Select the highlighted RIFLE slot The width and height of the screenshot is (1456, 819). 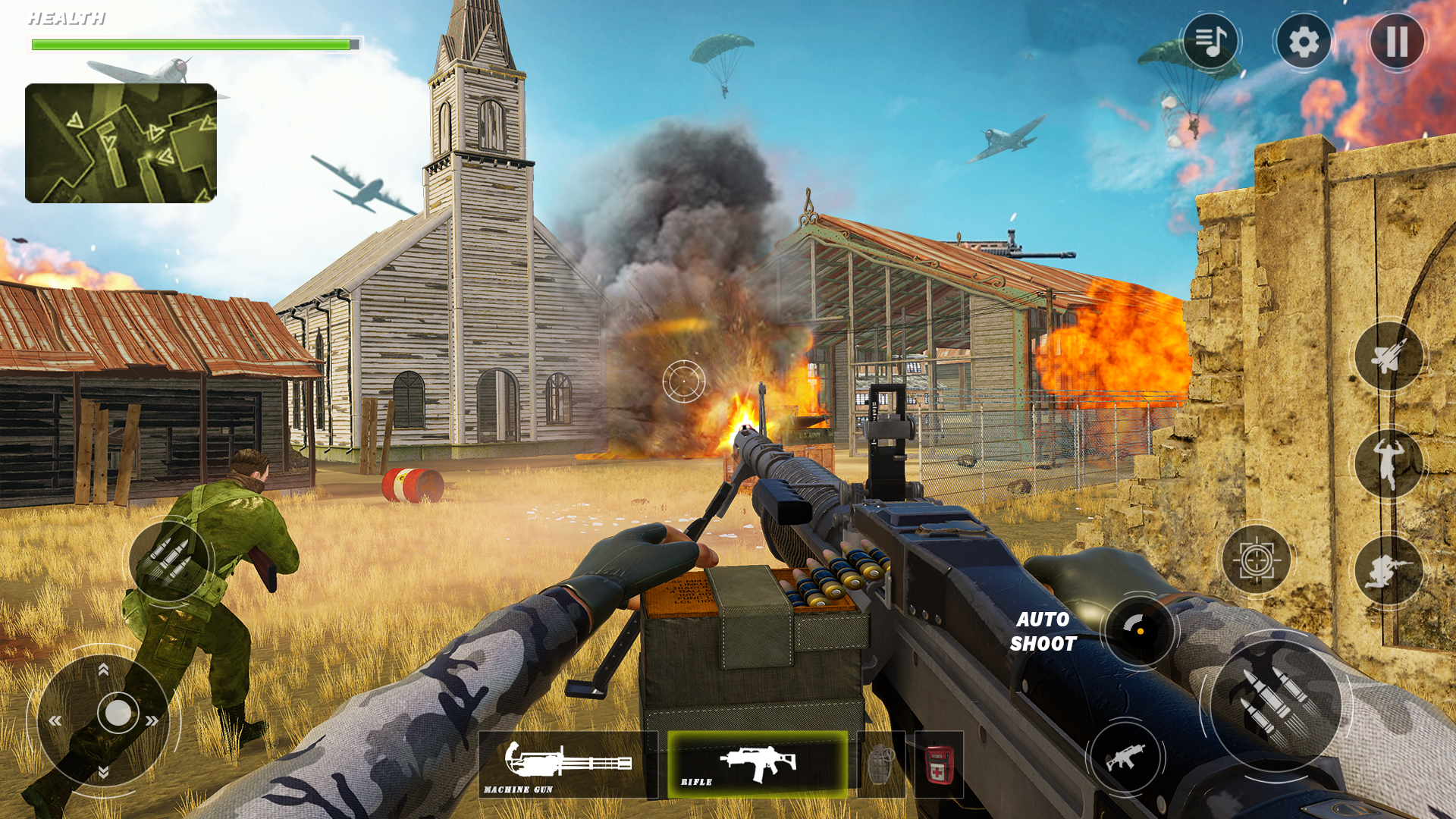coord(758,762)
